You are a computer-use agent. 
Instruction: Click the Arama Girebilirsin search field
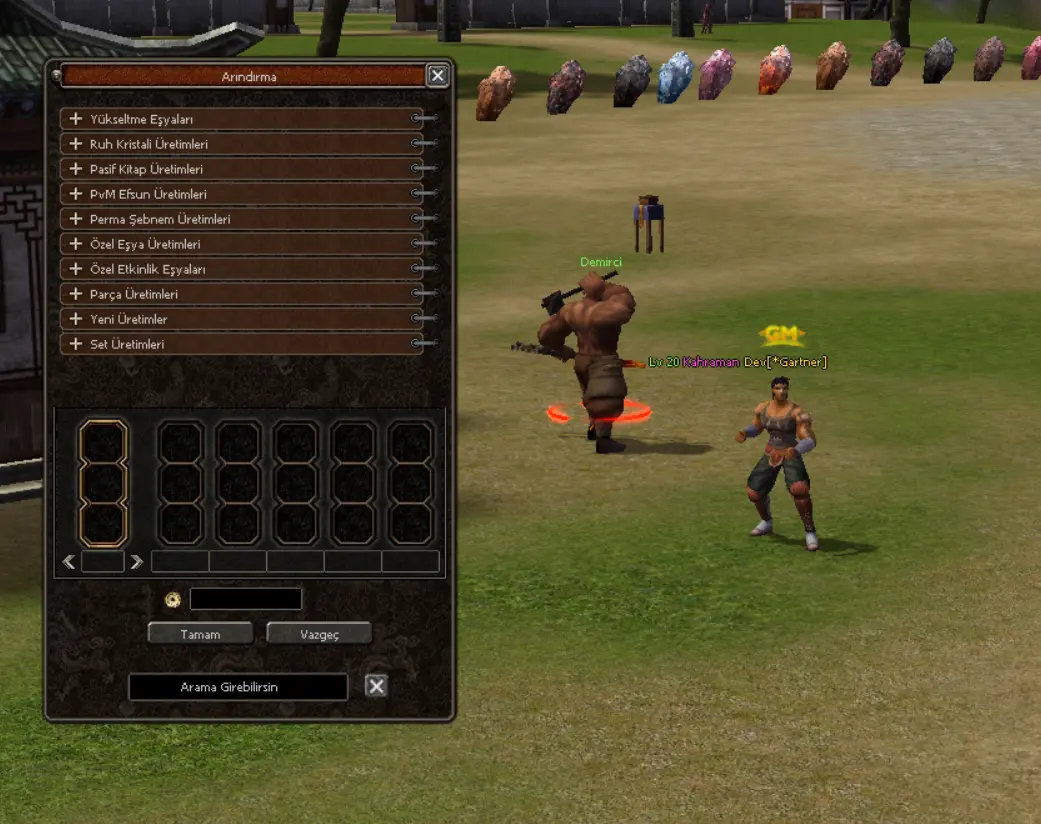pos(238,687)
